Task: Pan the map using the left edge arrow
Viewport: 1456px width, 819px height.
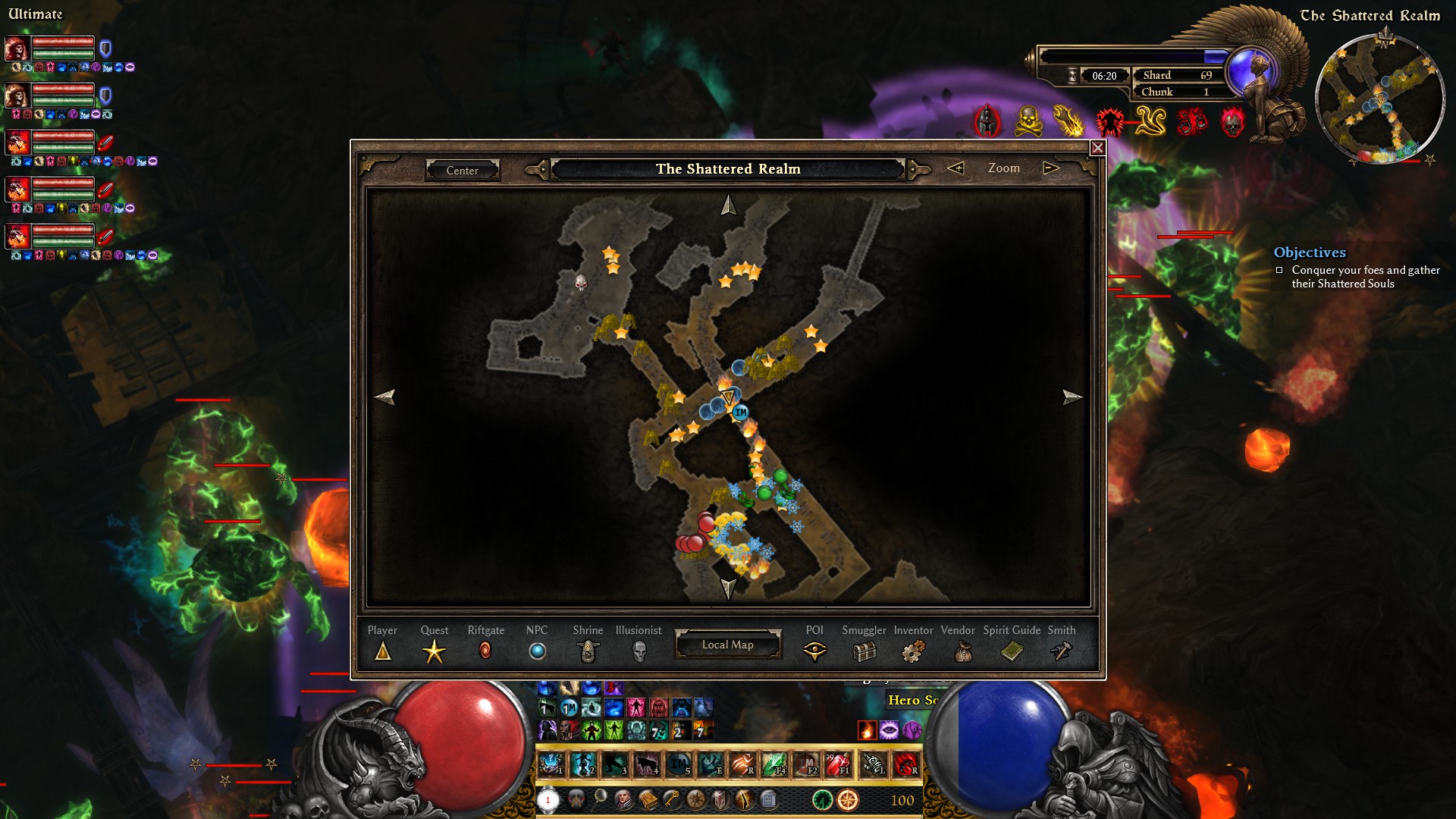Action: pos(385,397)
